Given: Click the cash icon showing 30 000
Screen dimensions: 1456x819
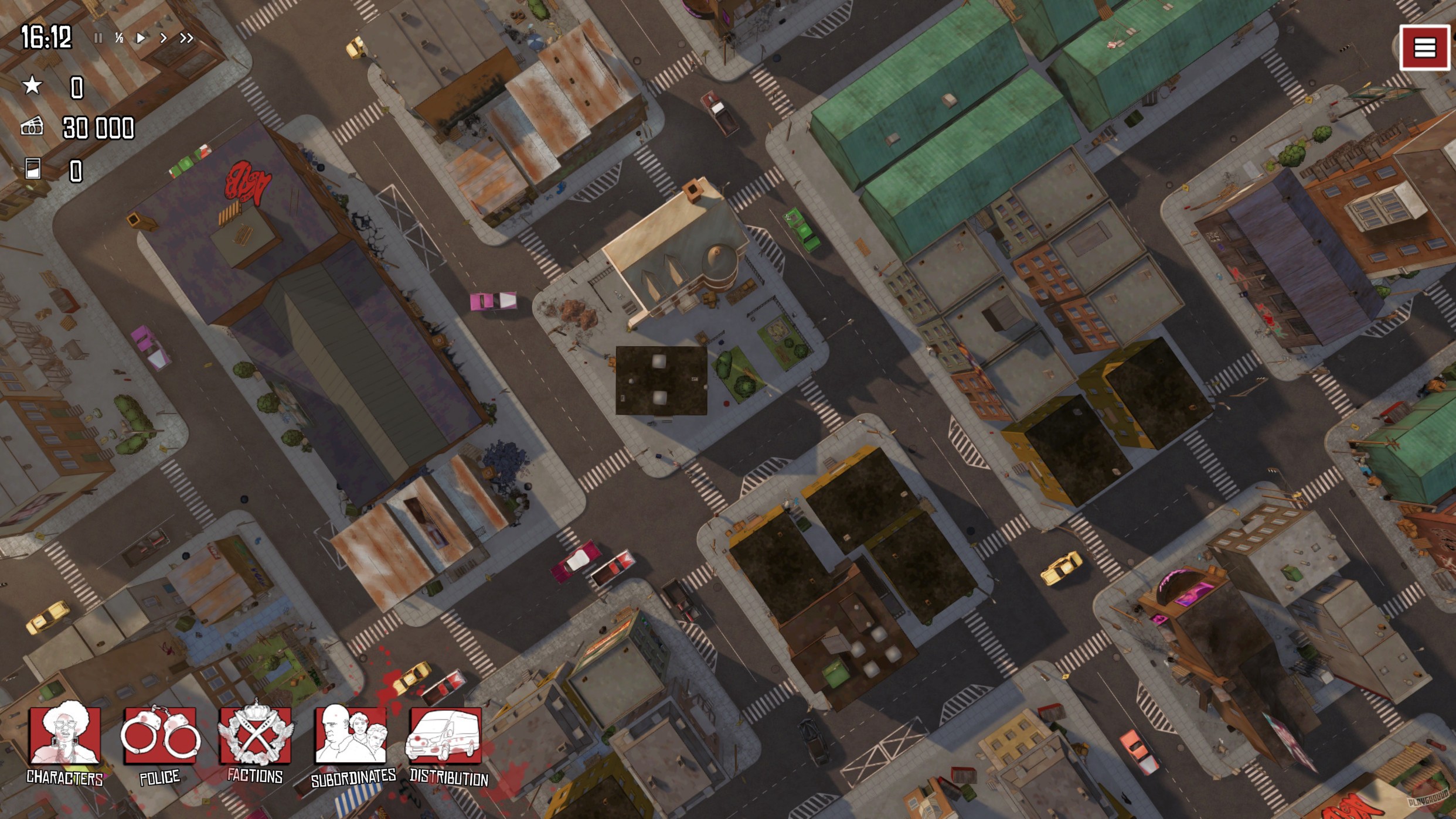Looking at the screenshot, I should click(33, 128).
